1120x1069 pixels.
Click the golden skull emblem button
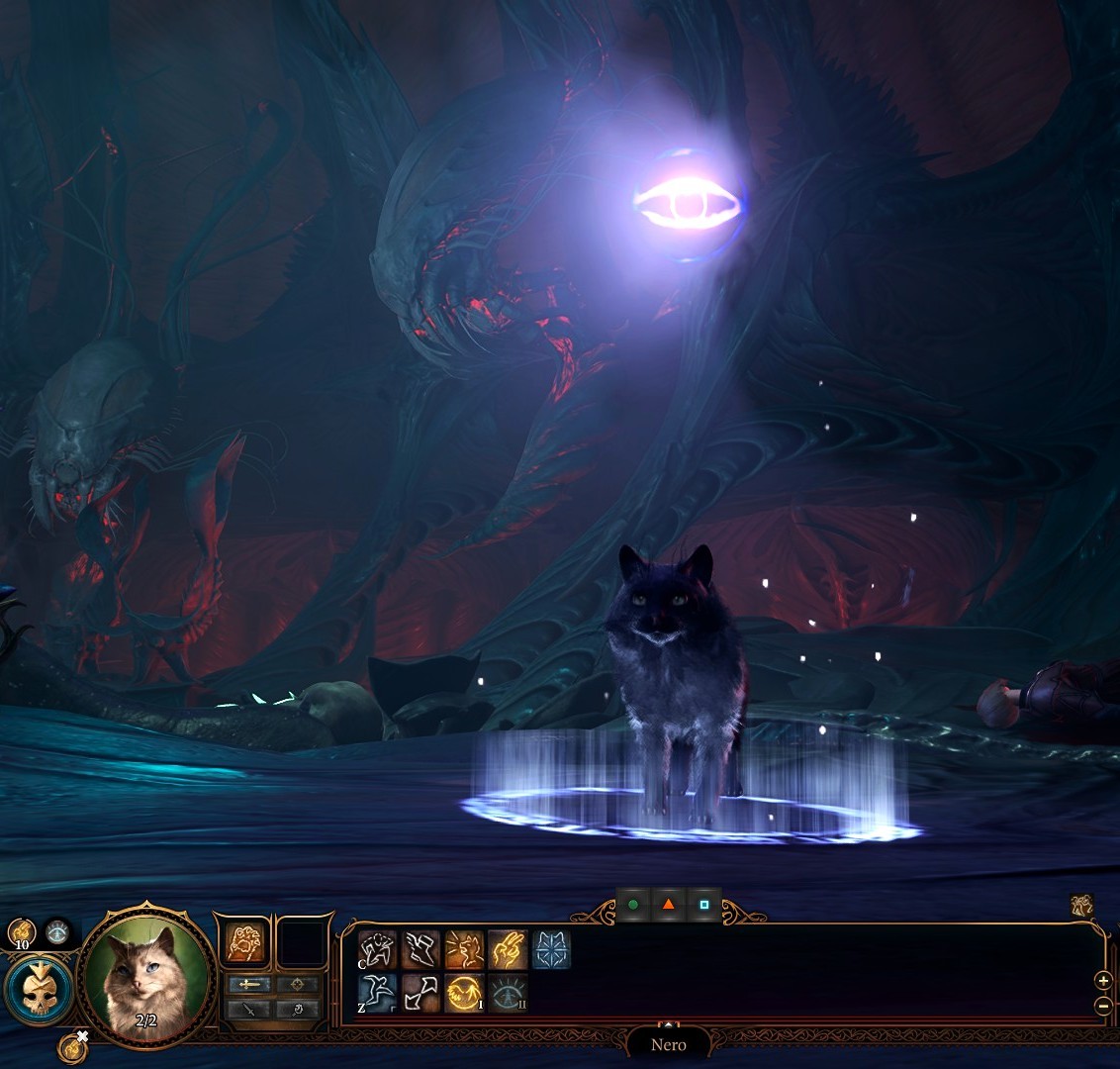(38, 990)
